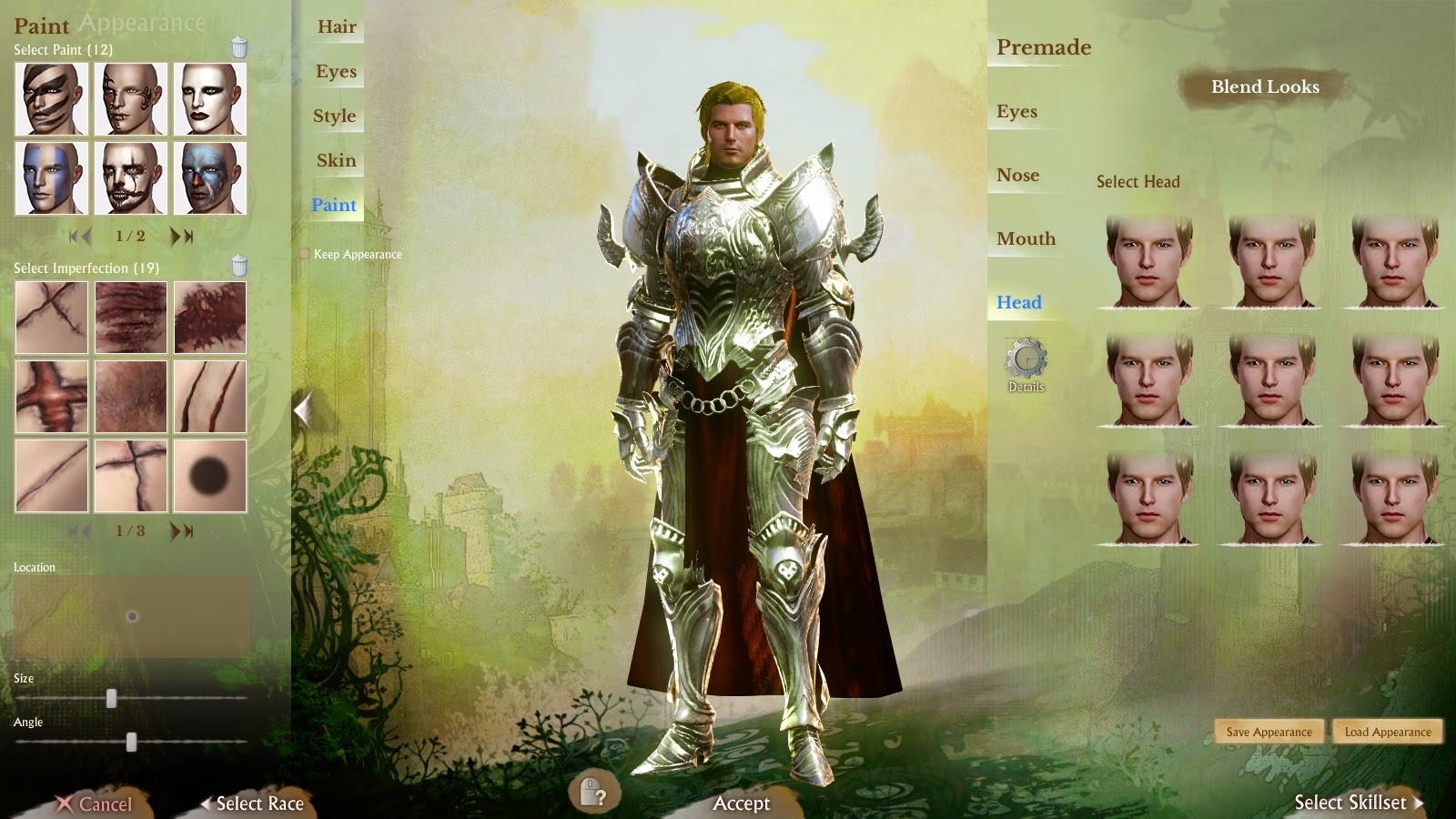
Task: Click the Blend Looks button
Action: click(1264, 87)
